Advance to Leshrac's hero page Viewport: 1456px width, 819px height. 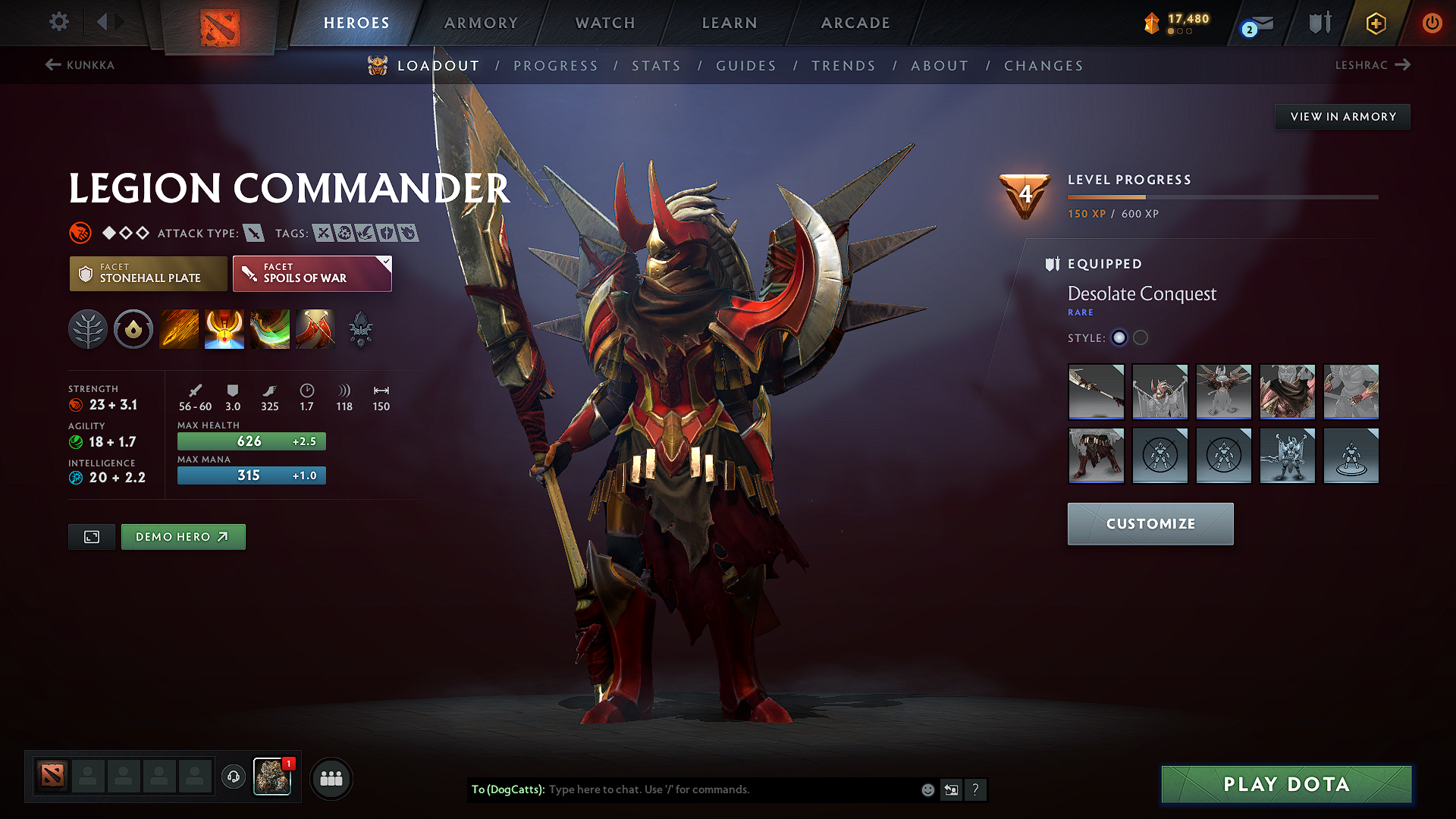point(1374,65)
